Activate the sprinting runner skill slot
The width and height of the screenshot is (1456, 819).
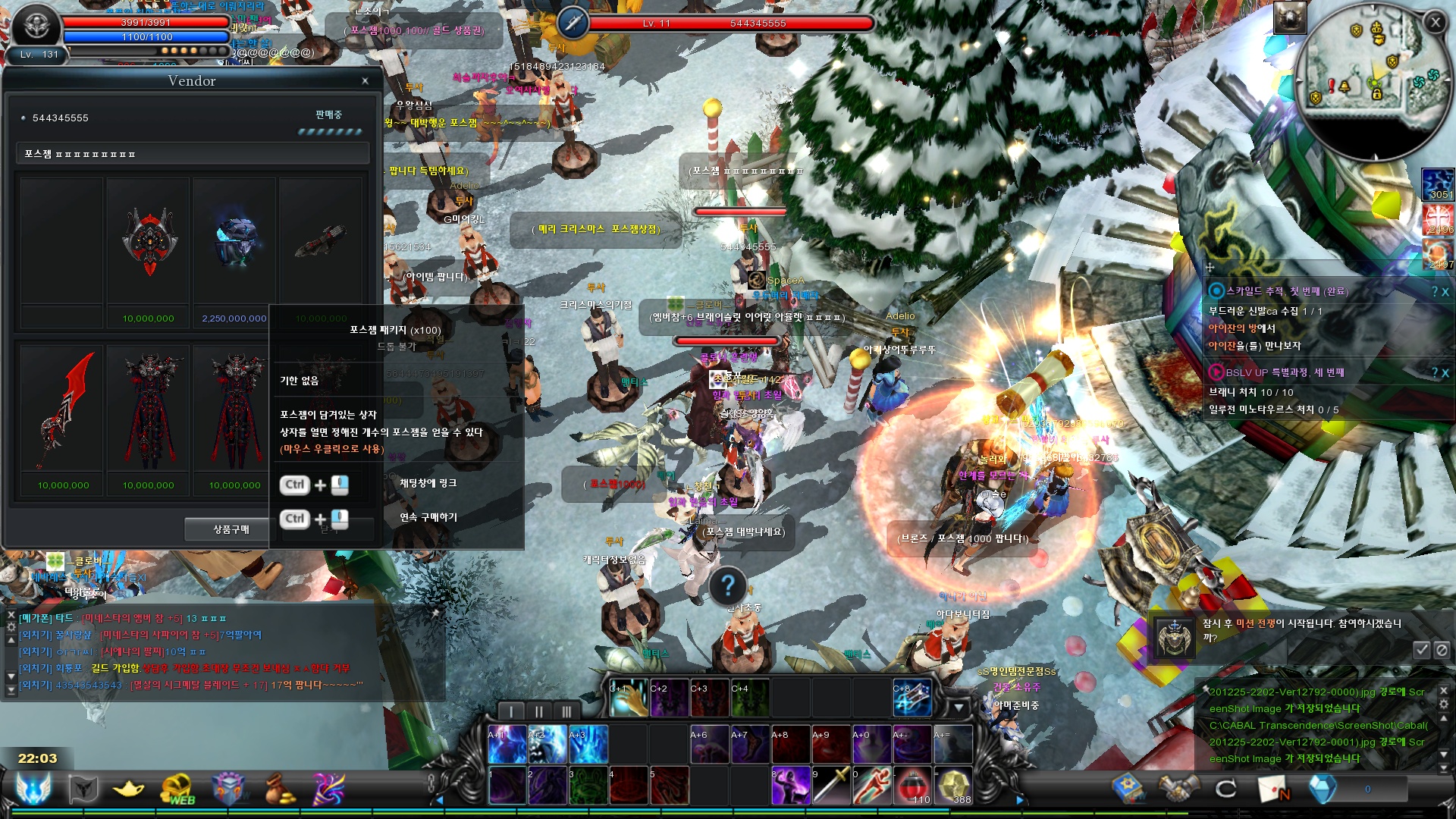click(x=871, y=786)
